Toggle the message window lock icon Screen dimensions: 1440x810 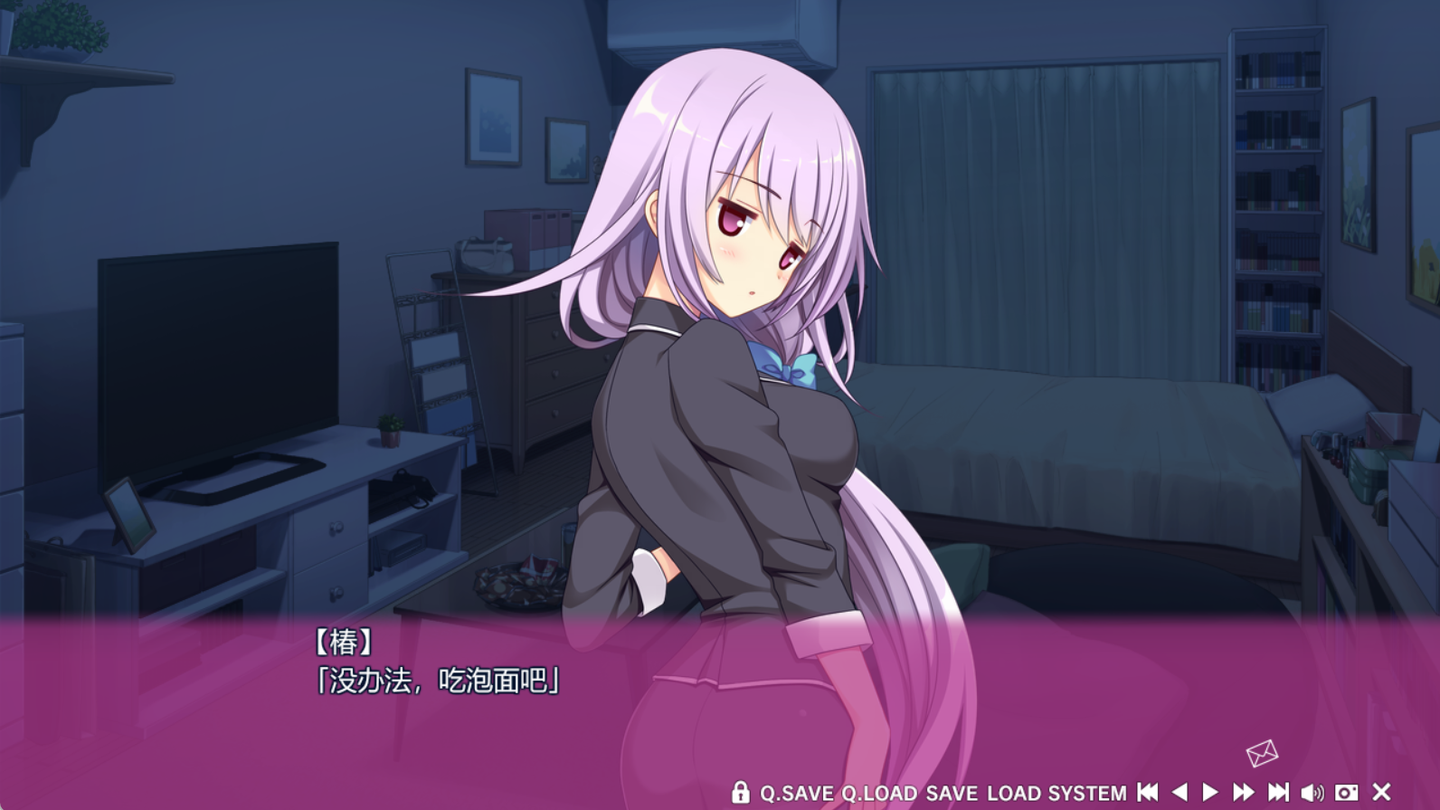coord(740,792)
